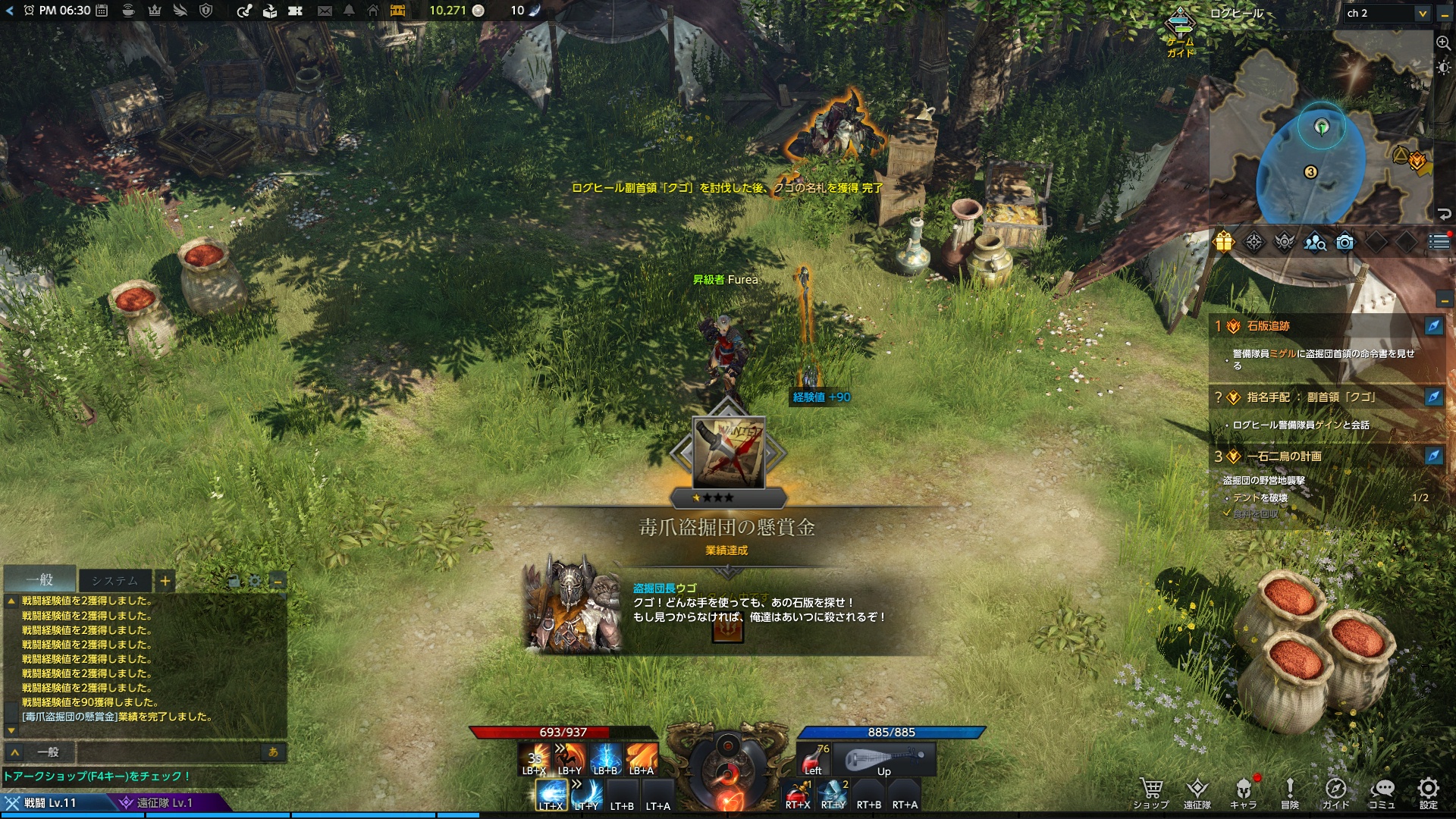Image resolution: width=1456 pixels, height=819 pixels.
Task: Select the 一般 chat tab
Action: point(40,580)
